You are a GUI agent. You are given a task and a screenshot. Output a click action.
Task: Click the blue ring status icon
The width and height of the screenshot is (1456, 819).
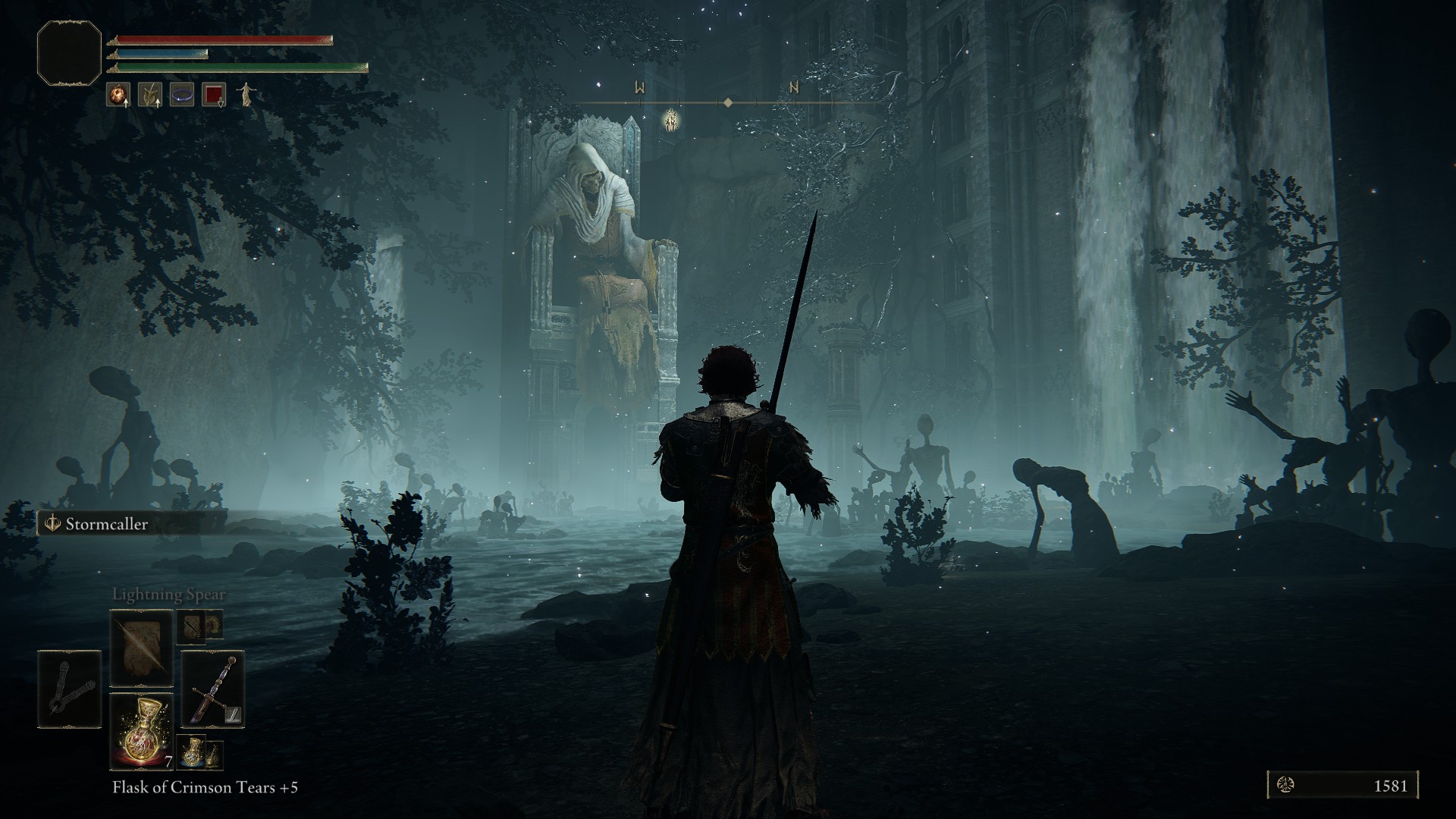[182, 95]
